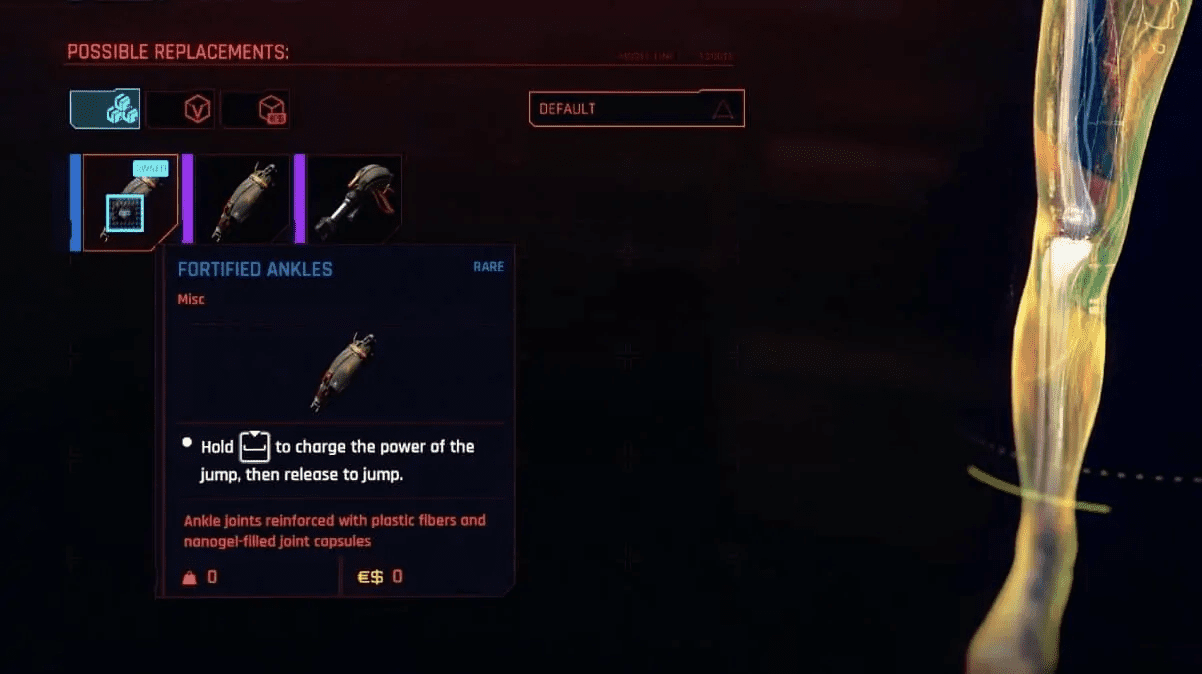Open the Default sorting dropdown
Viewport: 1202px width, 674px height.
tap(636, 109)
